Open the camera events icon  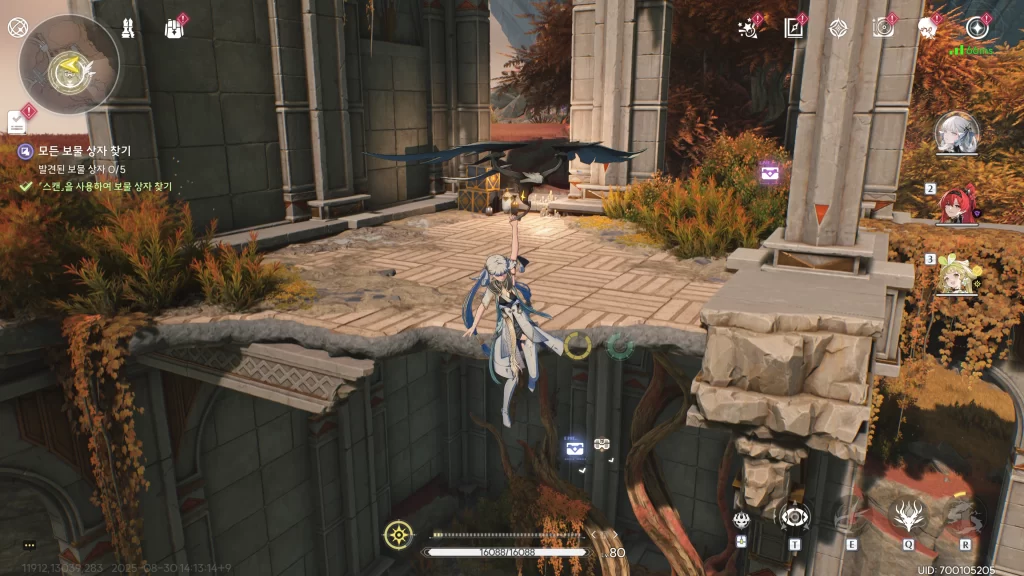[883, 28]
